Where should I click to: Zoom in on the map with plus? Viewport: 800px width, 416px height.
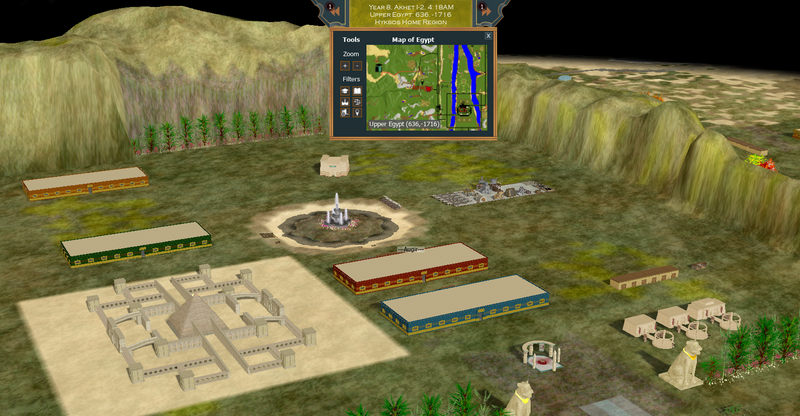tap(345, 65)
